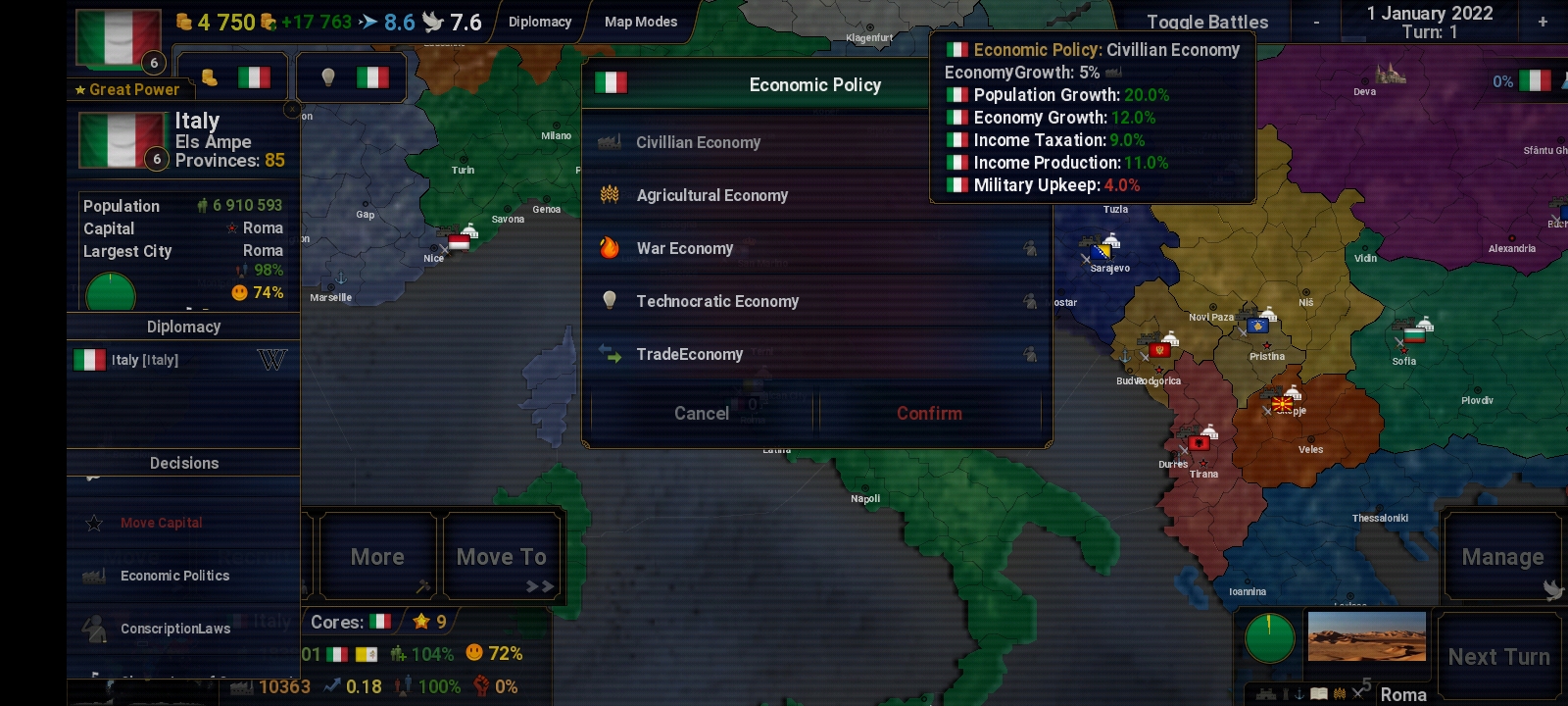End turn with Next Turn
1568x706 pixels.
[x=1498, y=657]
